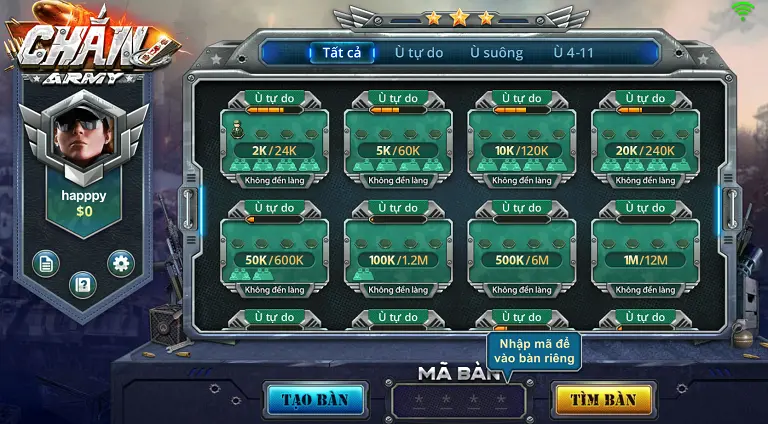Open the 500K/6M table
The height and width of the screenshot is (424, 768).
[521, 254]
